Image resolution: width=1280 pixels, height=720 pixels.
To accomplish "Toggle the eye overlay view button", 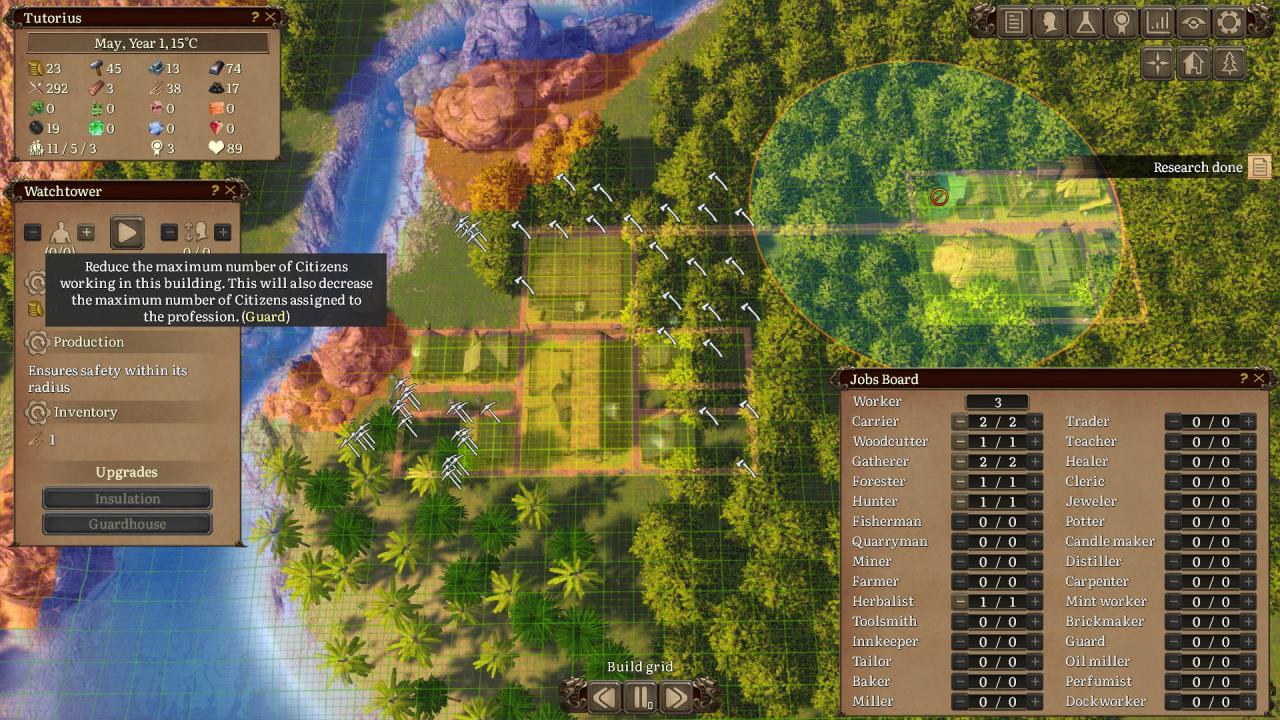I will 1194,23.
